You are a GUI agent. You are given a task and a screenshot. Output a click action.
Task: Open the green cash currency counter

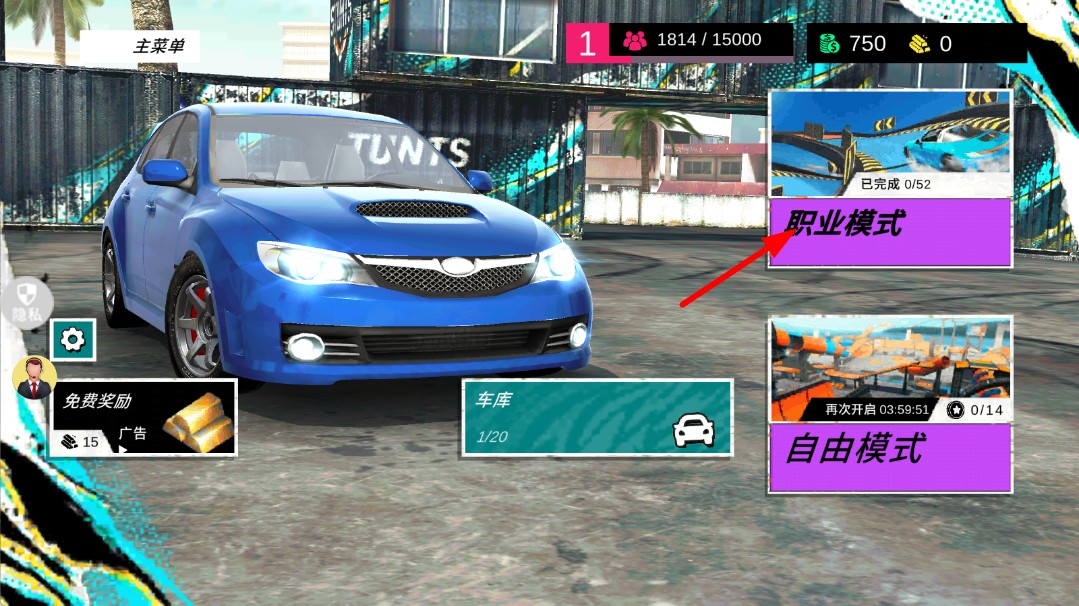(853, 44)
